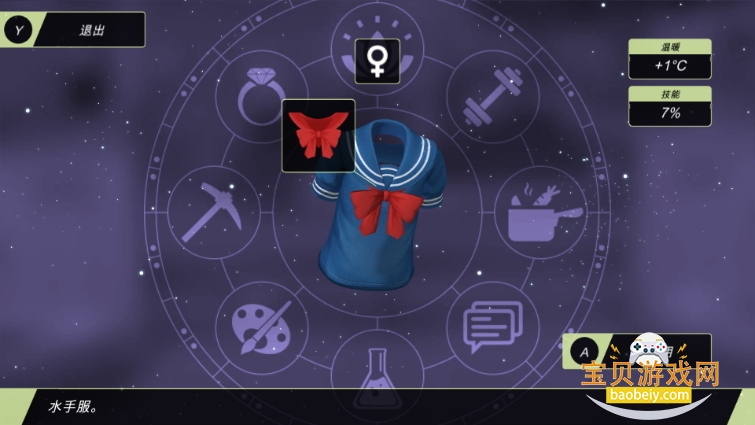Choose the cooking pot category icon

point(541,212)
